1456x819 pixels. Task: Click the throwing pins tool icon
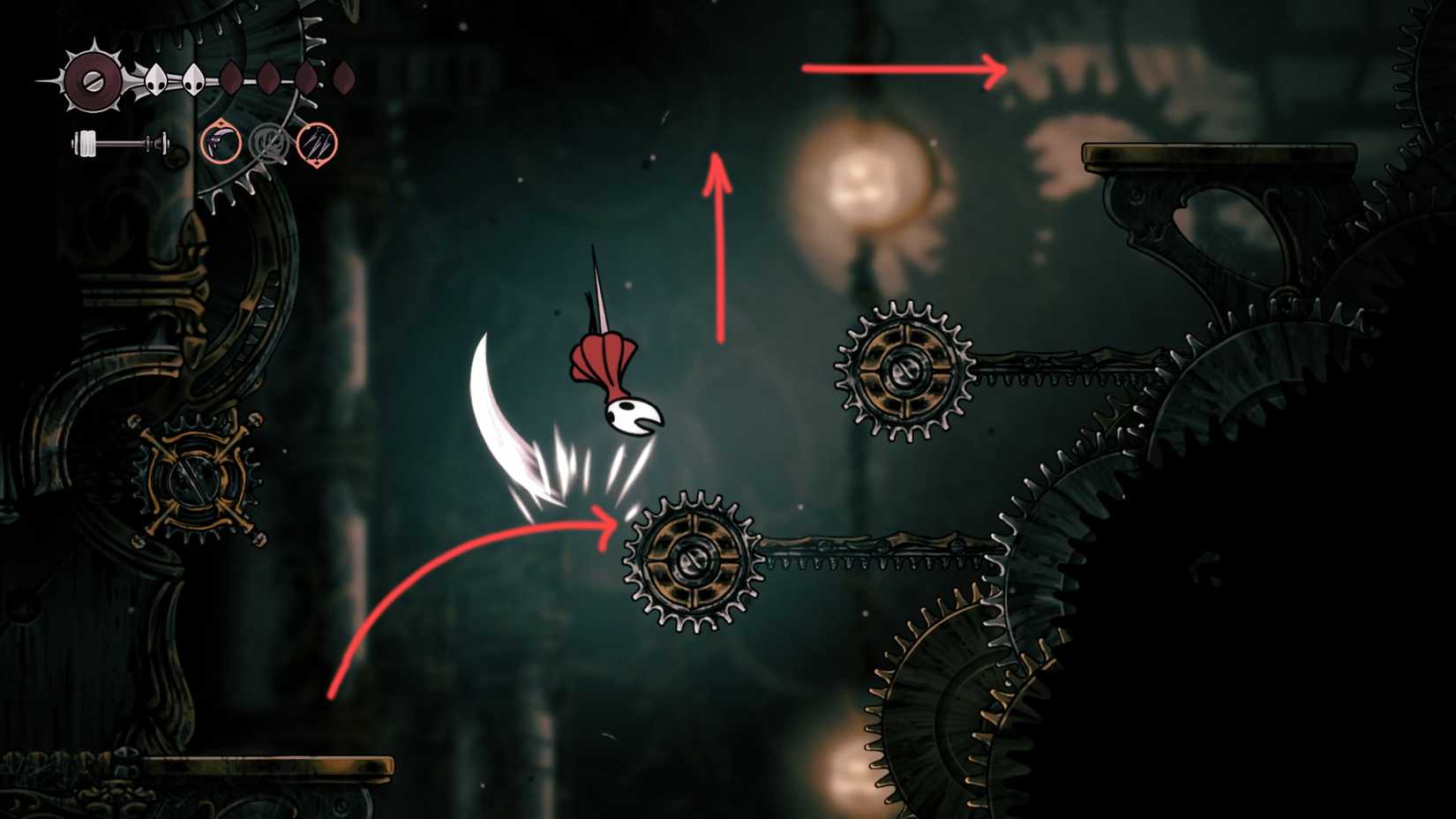(x=318, y=145)
